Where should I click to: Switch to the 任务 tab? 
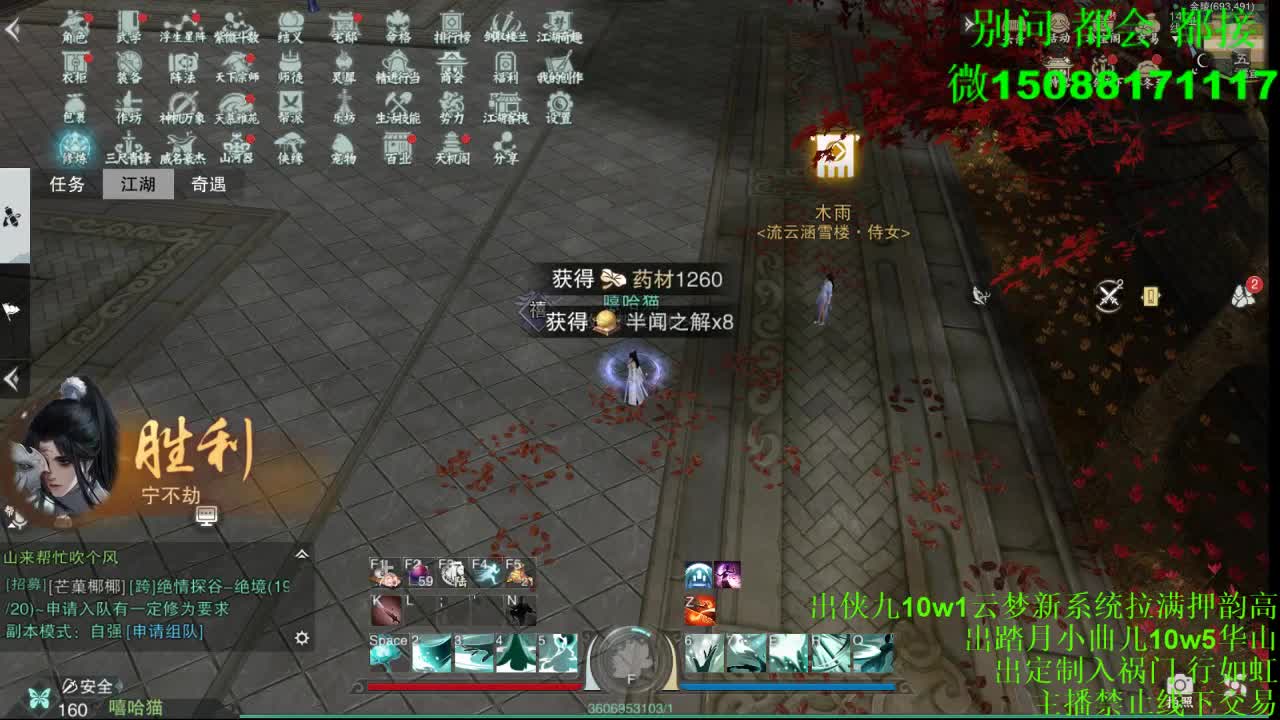[66, 185]
